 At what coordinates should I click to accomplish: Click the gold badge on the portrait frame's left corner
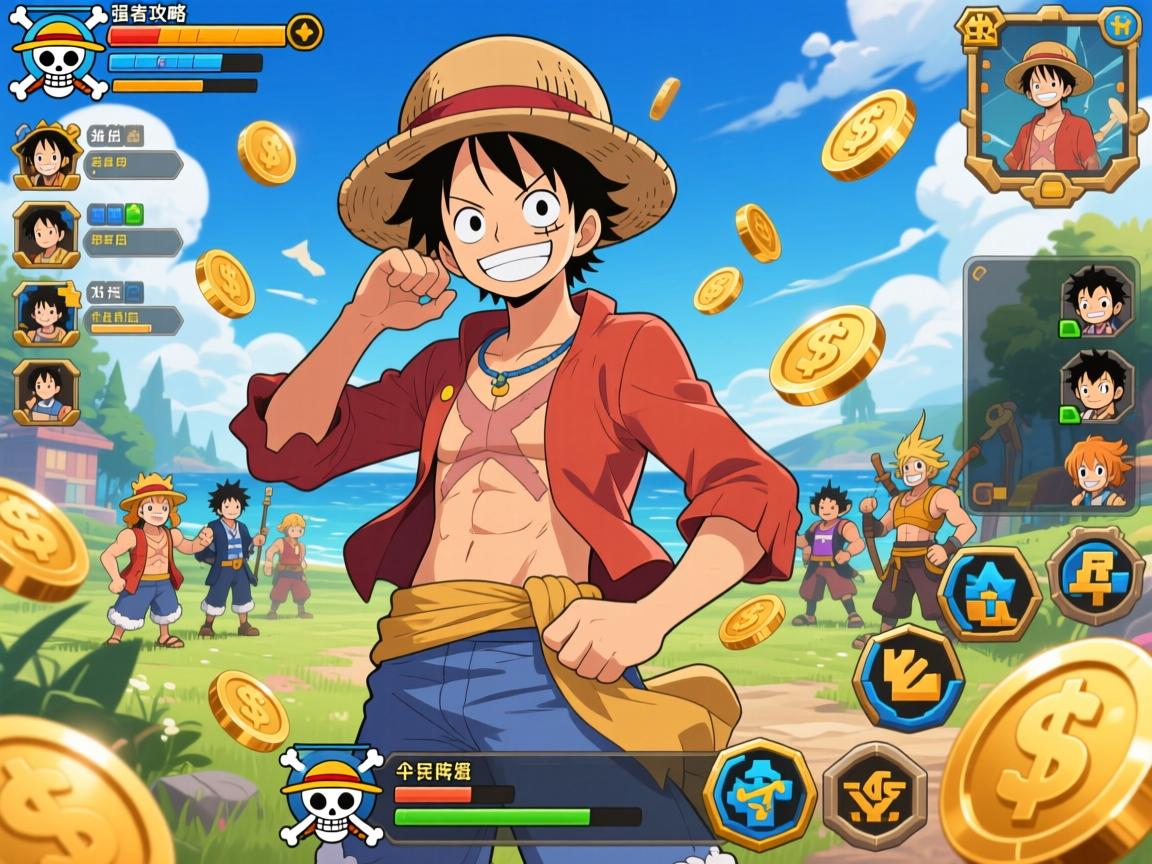point(978,30)
